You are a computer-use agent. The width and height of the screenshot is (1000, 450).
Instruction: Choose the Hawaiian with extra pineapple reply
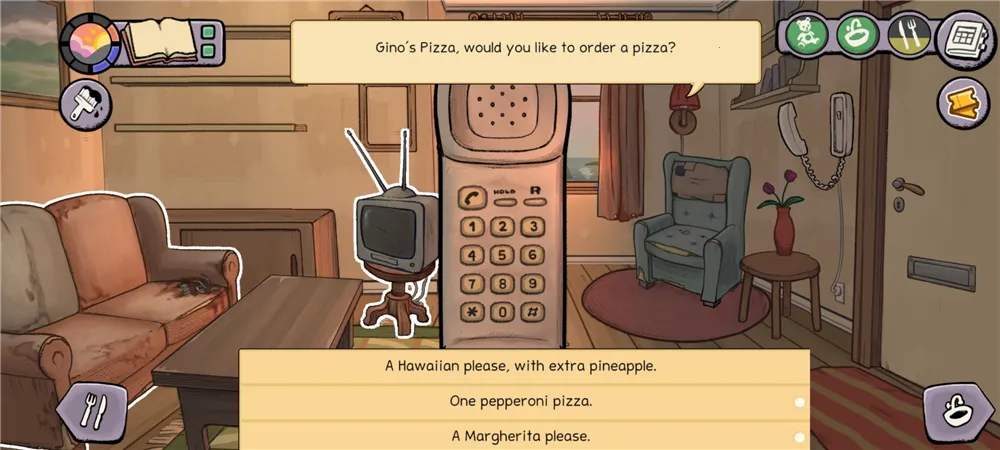(521, 366)
